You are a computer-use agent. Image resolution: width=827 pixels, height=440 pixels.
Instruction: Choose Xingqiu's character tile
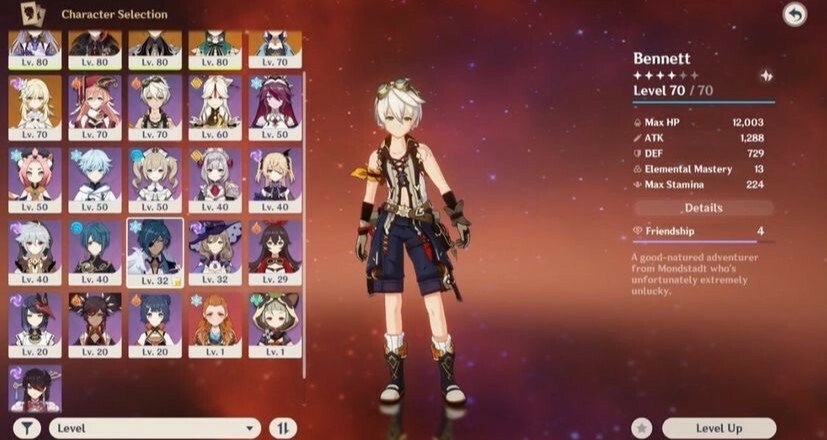tap(95, 248)
